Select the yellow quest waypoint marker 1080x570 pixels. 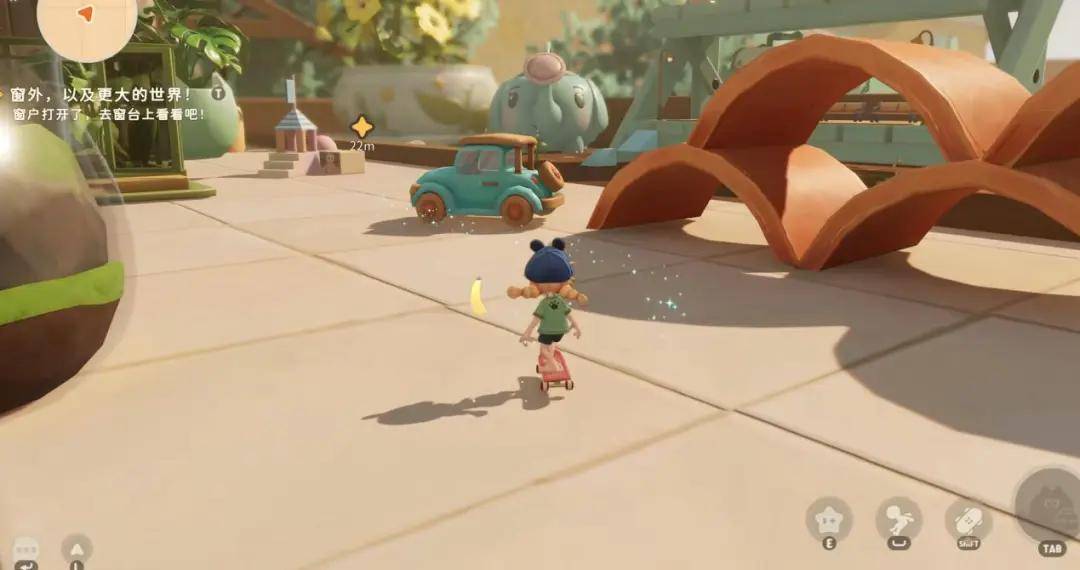362,127
